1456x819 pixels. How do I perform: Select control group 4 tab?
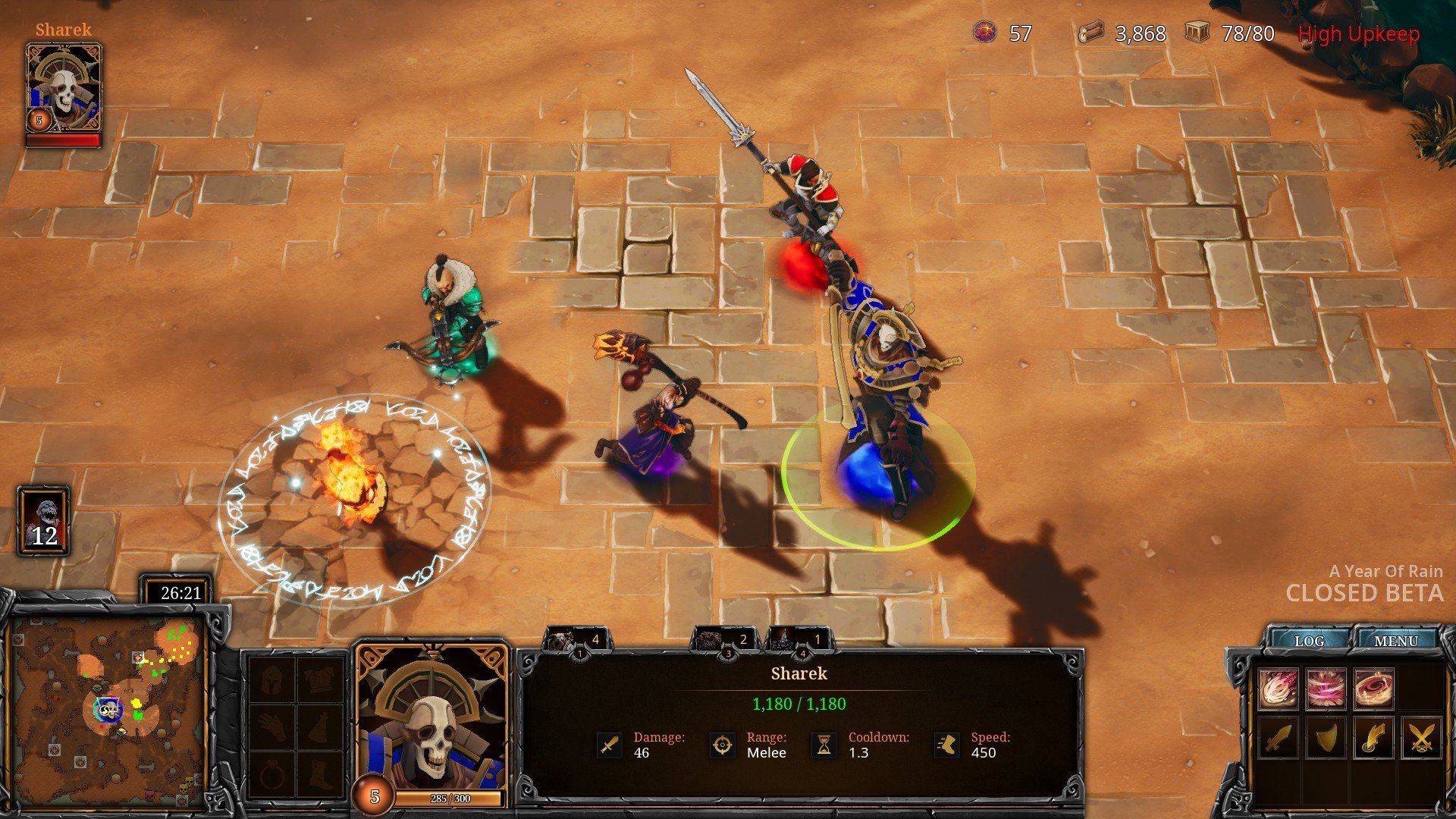pyautogui.click(x=799, y=642)
